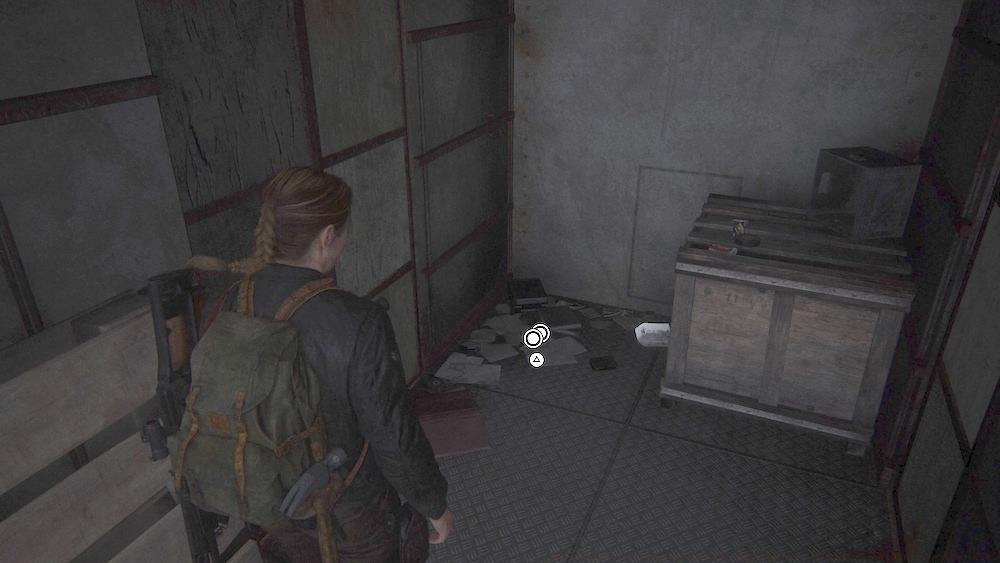Select the coin-shaped pickup marker icon
Image resolution: width=1000 pixels, height=563 pixels.
[535, 337]
